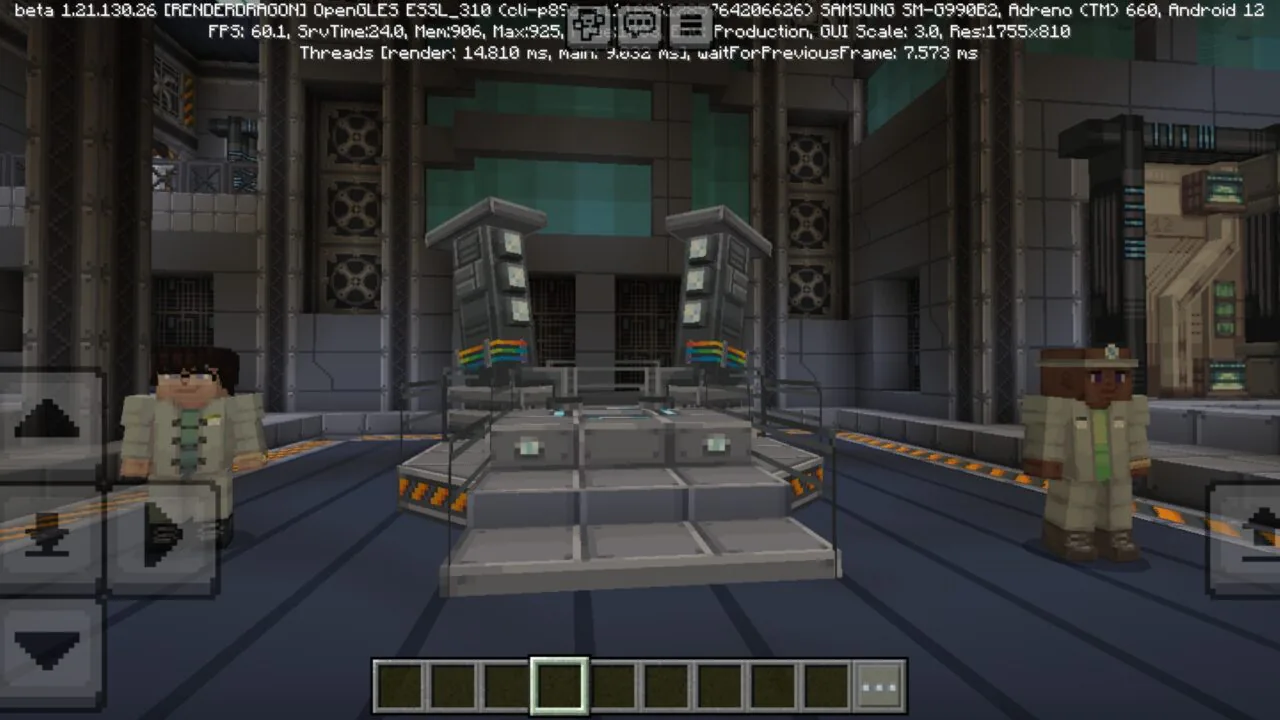Open the ellipsis button beside the hotbar
This screenshot has height=720, width=1280.
click(x=880, y=684)
